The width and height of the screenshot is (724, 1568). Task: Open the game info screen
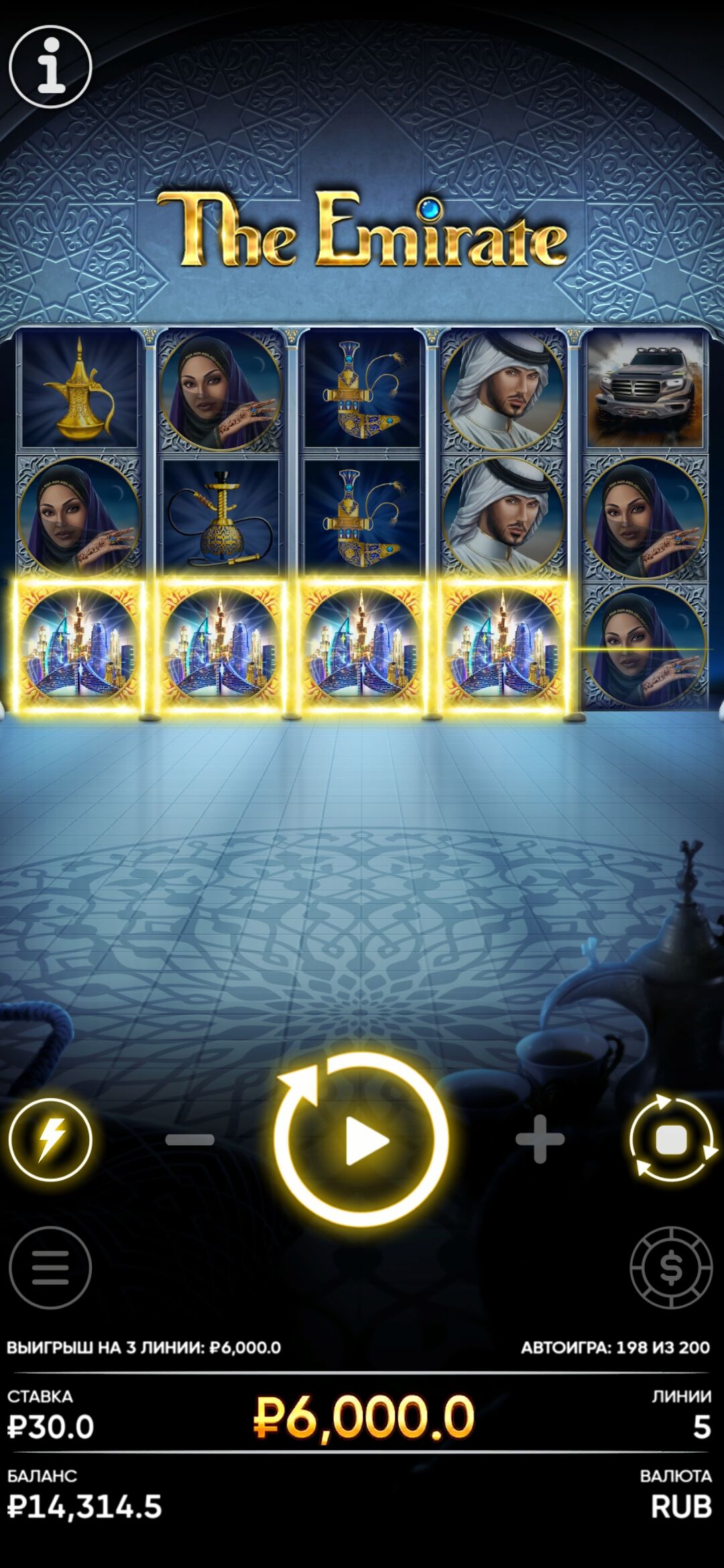click(50, 66)
